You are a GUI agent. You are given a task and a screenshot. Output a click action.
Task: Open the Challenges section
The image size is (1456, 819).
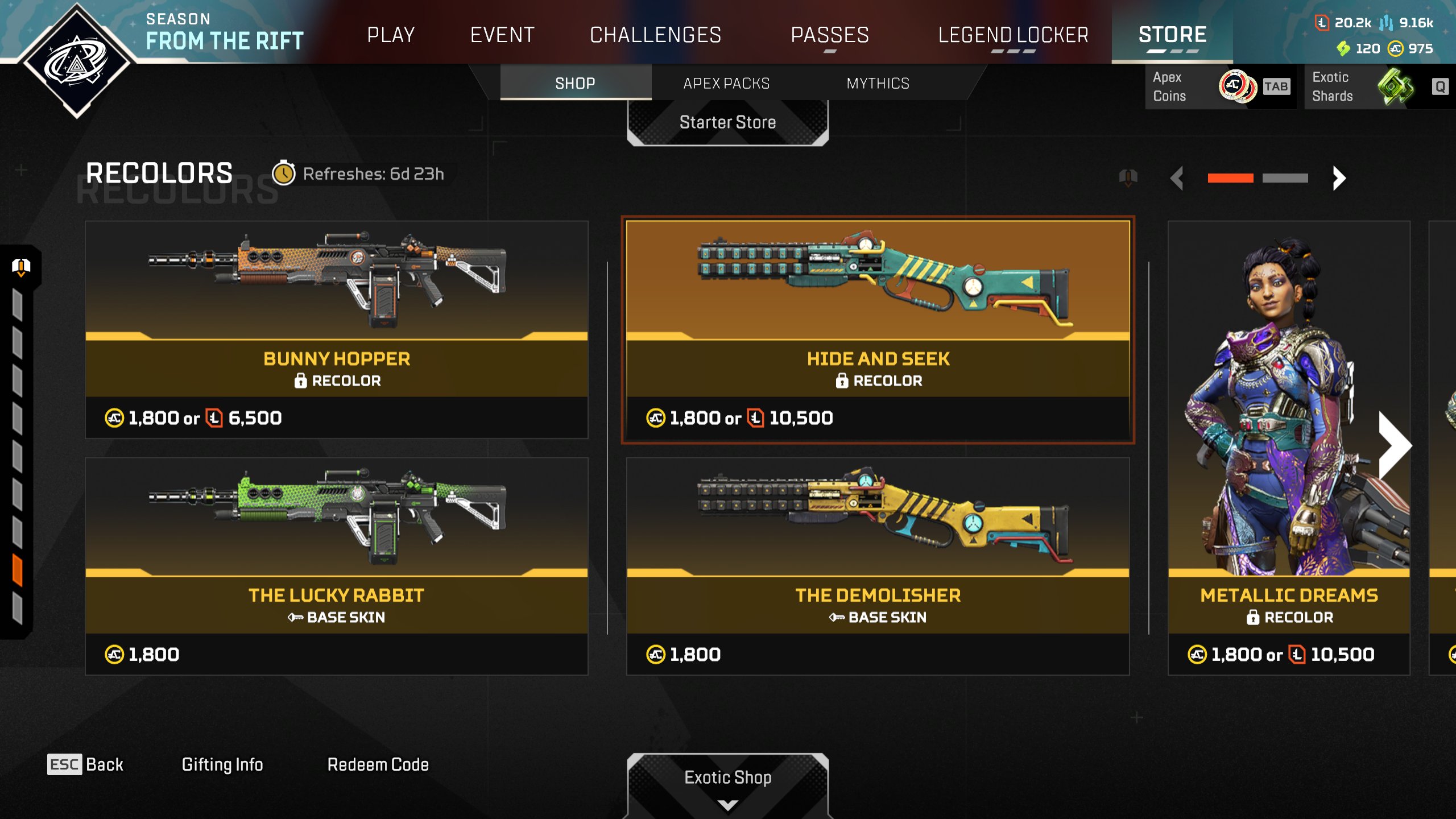click(x=655, y=35)
